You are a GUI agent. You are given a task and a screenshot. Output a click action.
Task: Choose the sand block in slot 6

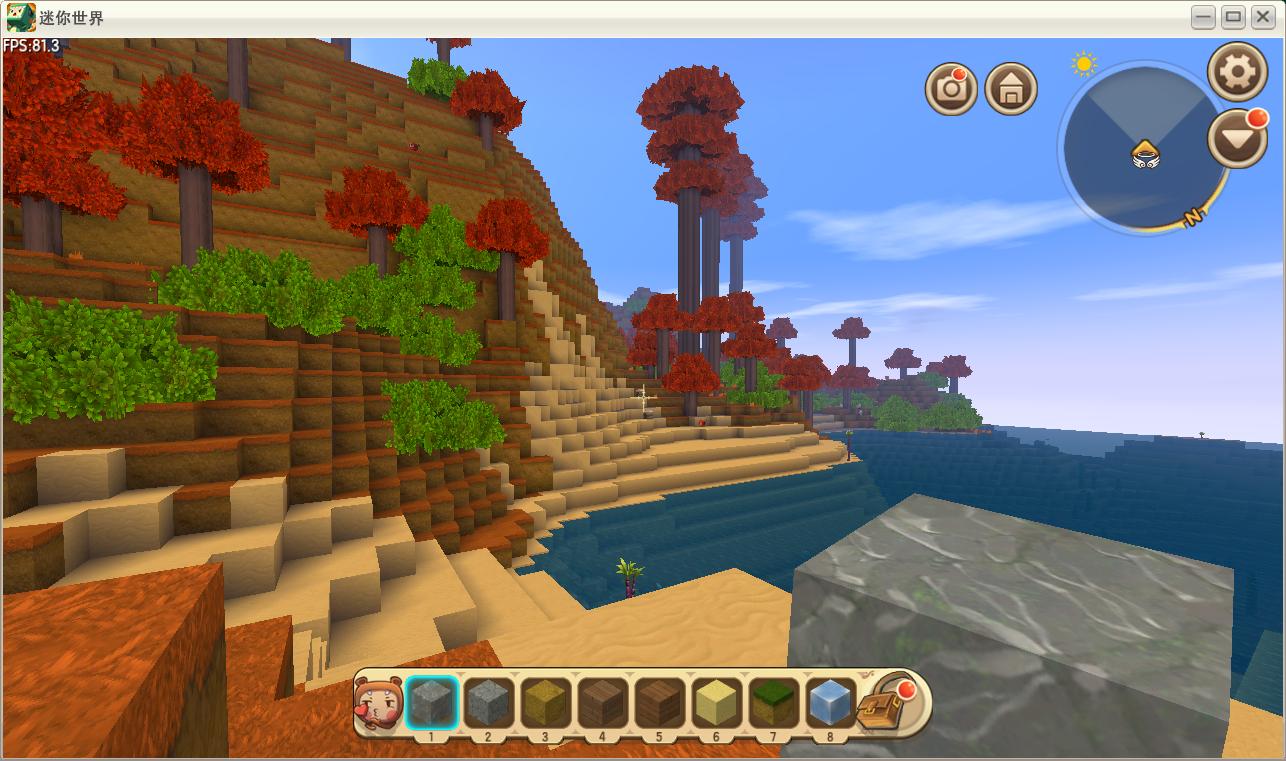(x=716, y=702)
